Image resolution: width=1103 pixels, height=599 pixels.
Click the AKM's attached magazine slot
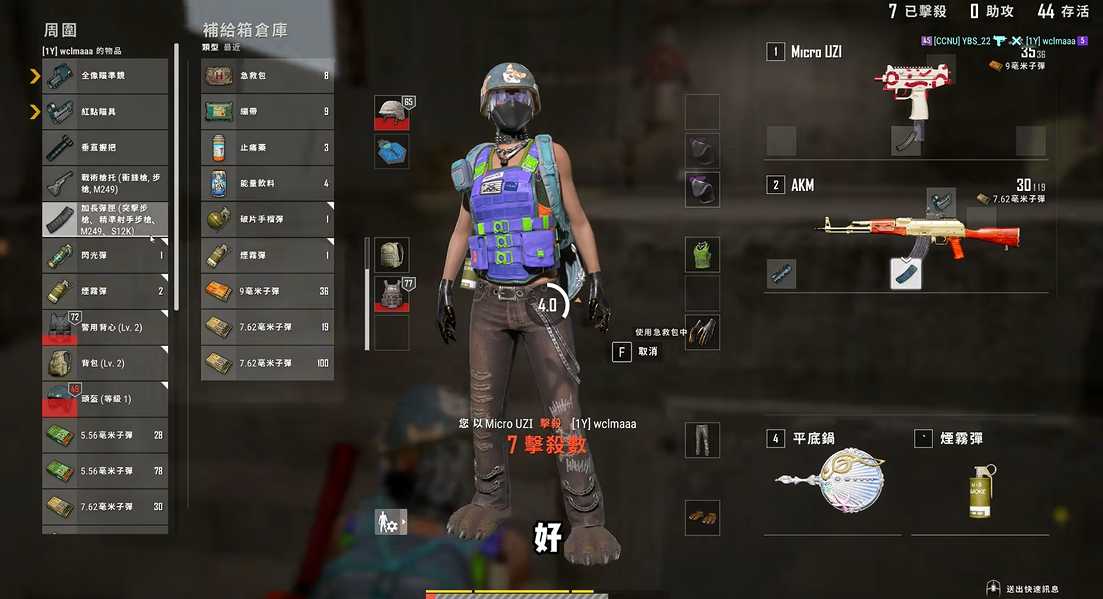[906, 273]
